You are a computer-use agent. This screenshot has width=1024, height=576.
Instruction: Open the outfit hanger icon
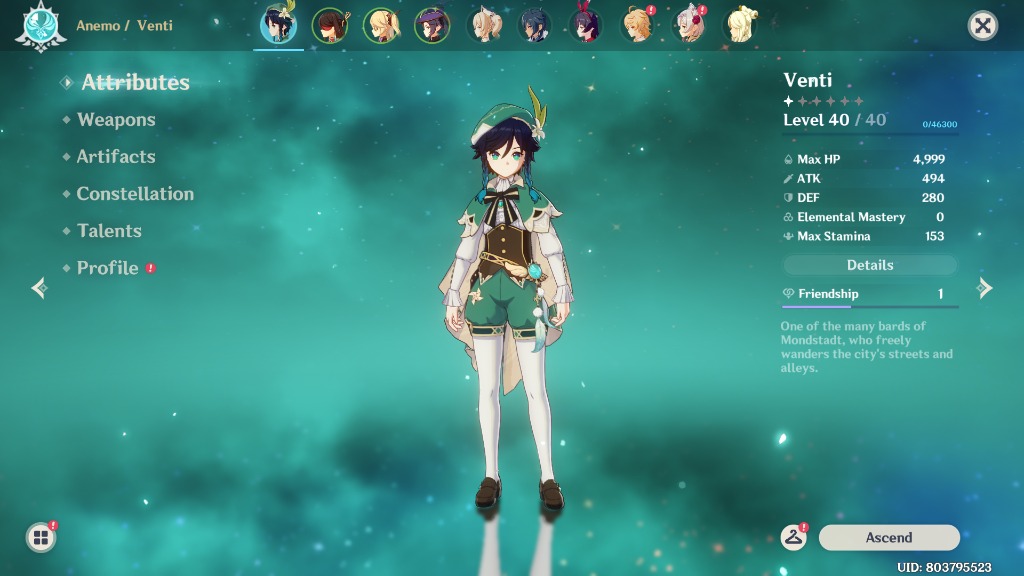pyautogui.click(x=794, y=537)
